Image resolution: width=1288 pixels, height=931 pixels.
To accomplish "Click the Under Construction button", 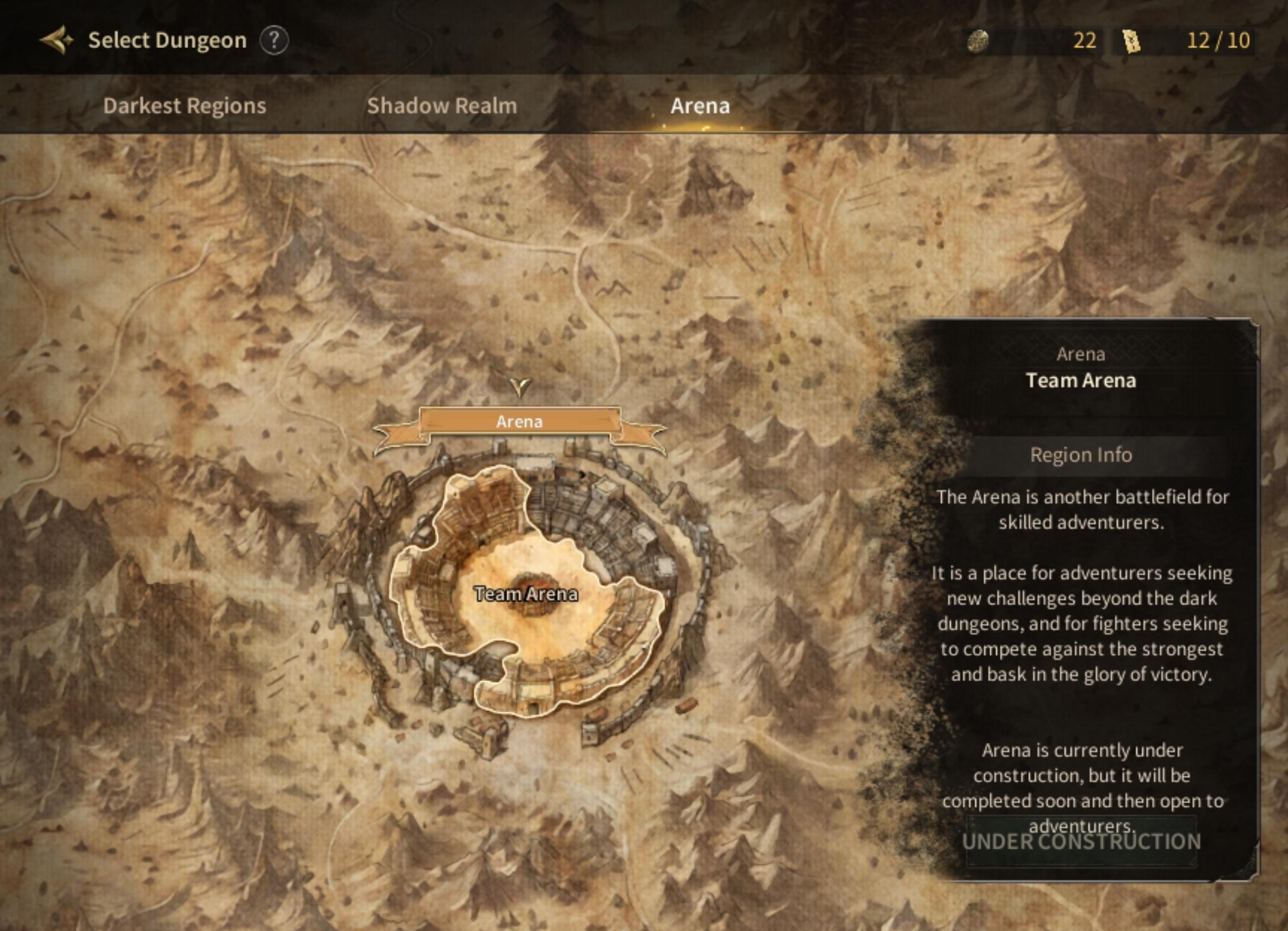I will pyautogui.click(x=1081, y=842).
